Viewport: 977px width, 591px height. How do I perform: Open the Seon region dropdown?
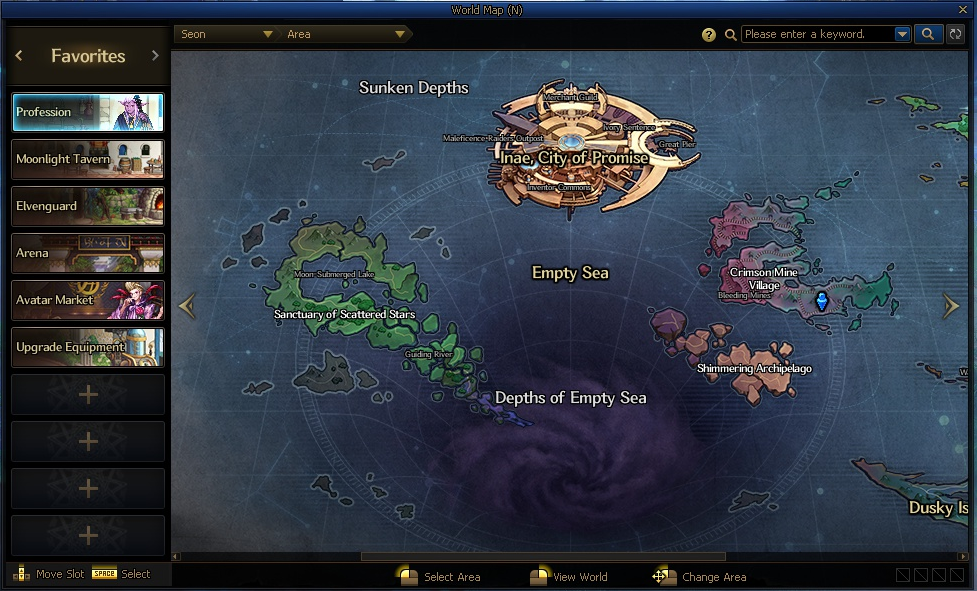226,34
